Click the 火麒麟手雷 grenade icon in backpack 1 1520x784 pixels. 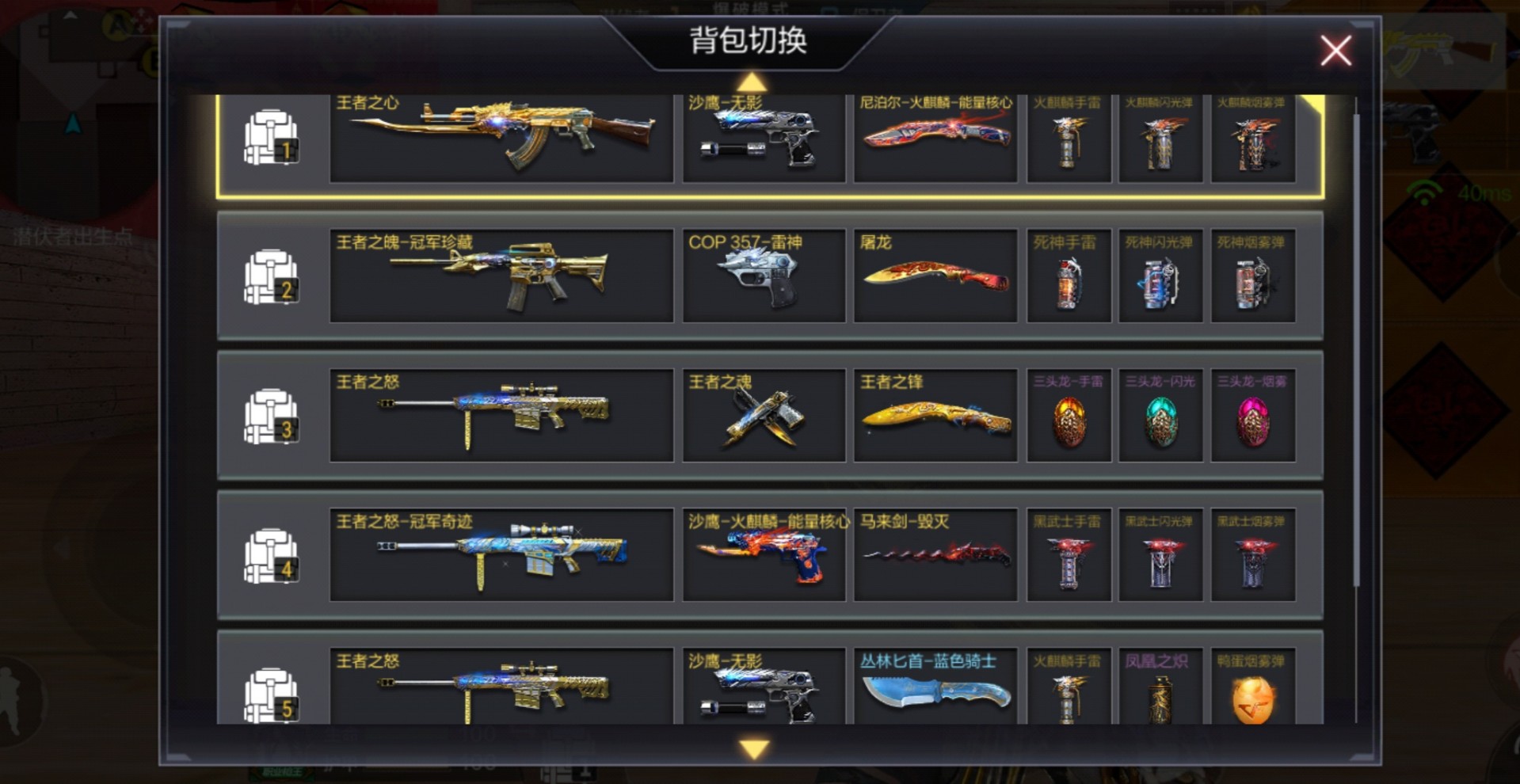click(x=1068, y=139)
